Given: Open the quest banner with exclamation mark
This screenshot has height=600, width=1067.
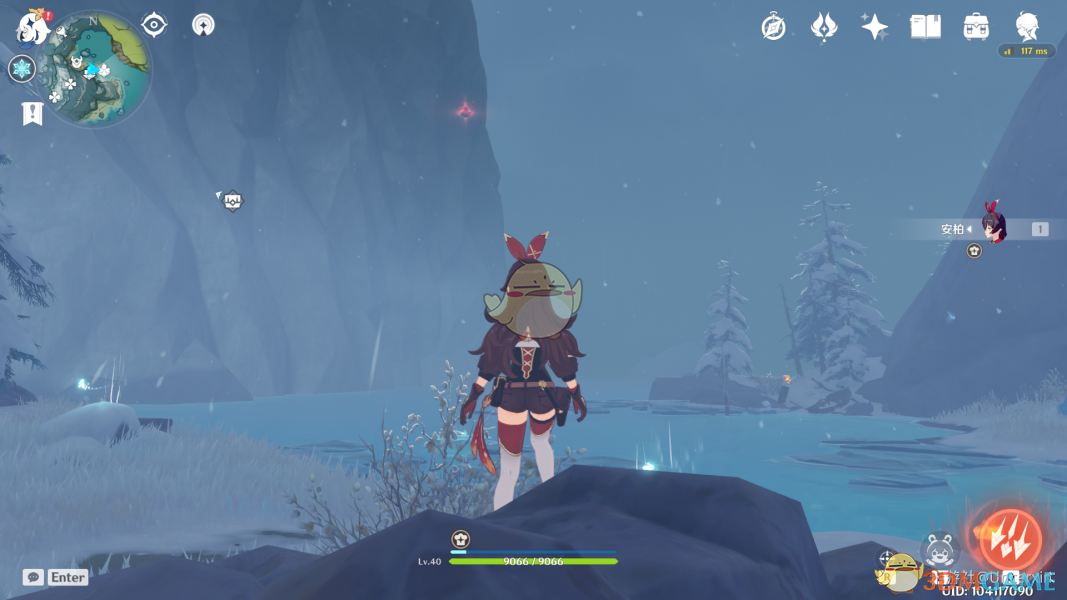Looking at the screenshot, I should [32, 114].
